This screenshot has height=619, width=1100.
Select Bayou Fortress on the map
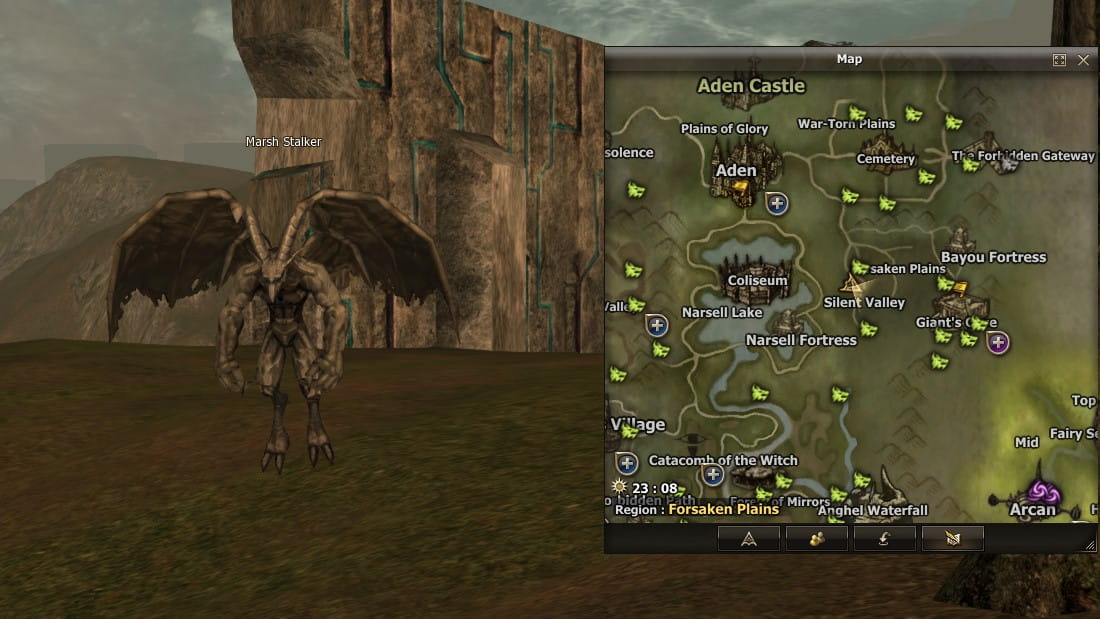point(993,257)
